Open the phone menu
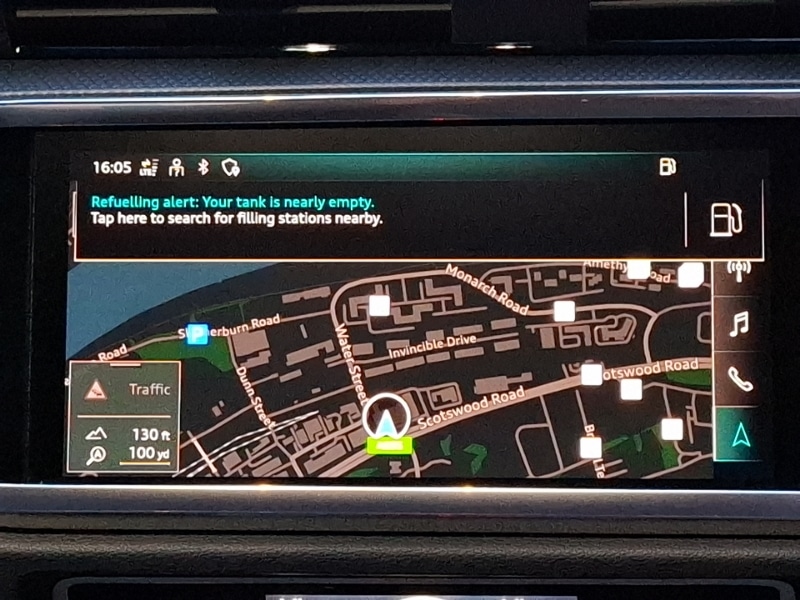The image size is (800, 600). (x=739, y=380)
